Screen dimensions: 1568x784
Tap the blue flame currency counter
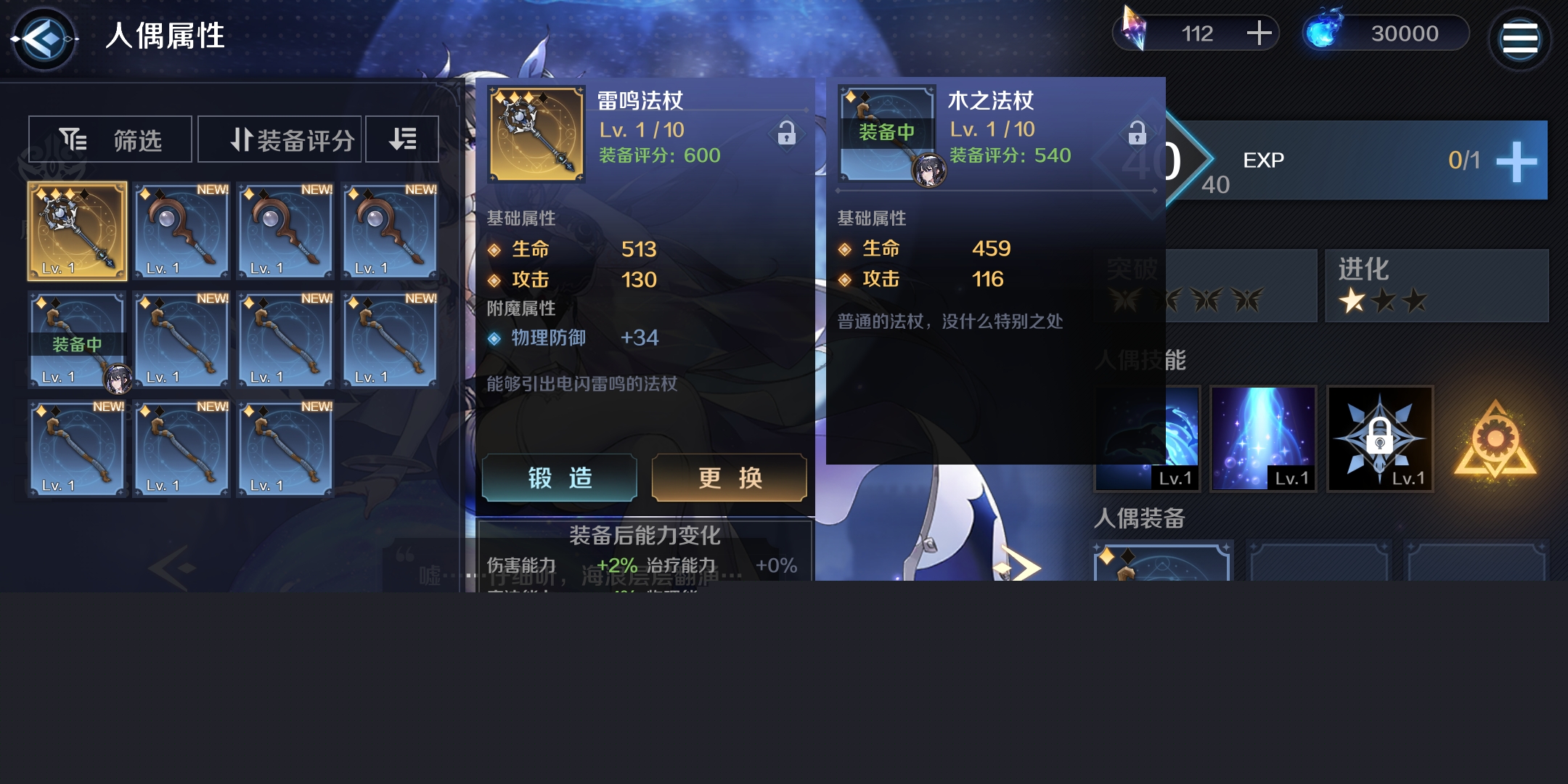point(1387,33)
